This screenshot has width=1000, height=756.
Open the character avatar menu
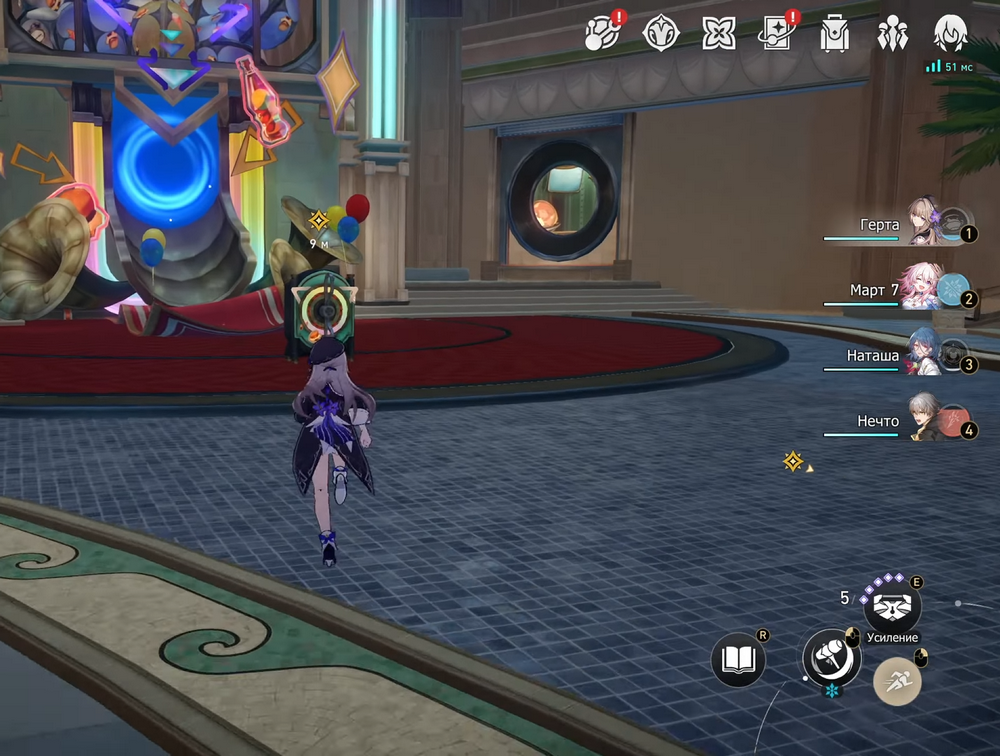tap(949, 34)
